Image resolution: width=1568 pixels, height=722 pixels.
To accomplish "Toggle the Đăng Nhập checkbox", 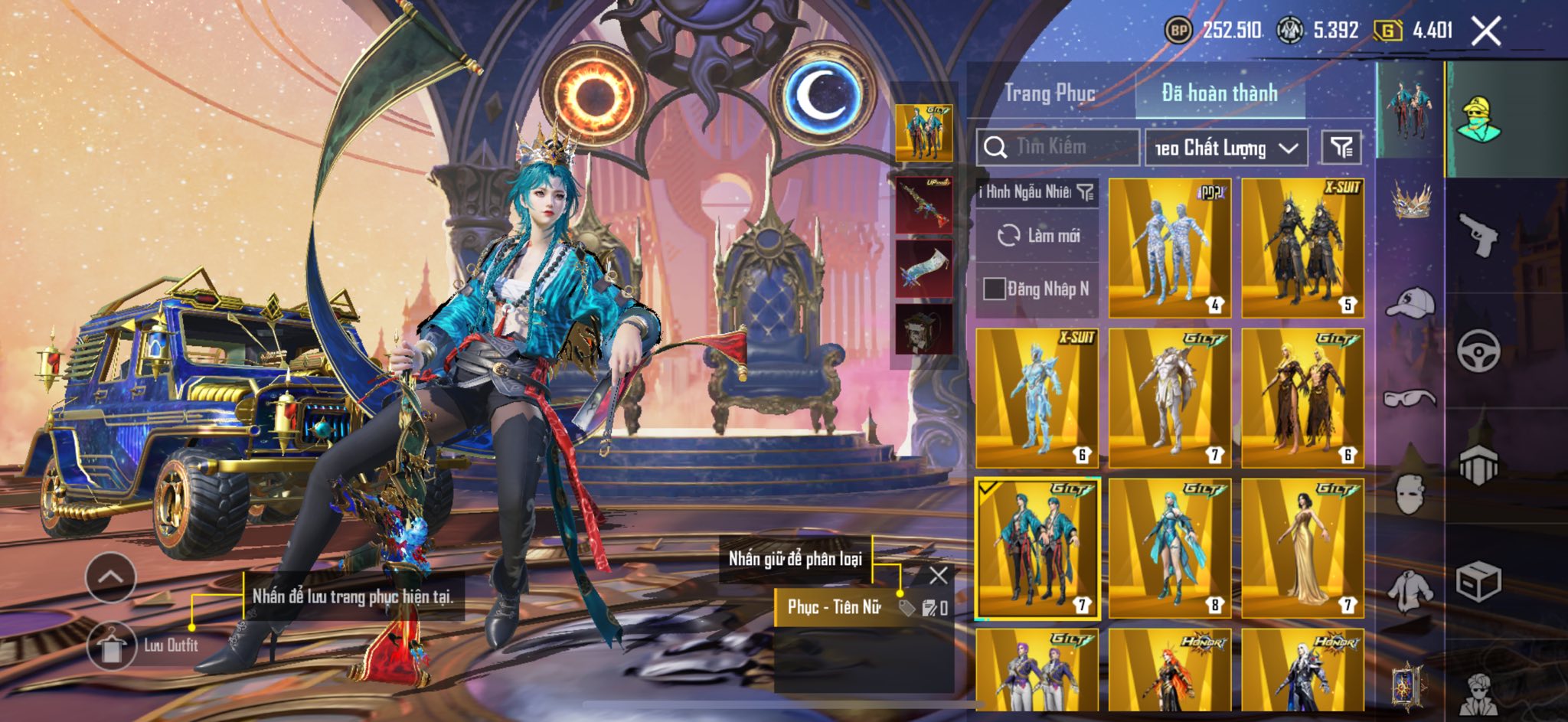I will pos(994,289).
